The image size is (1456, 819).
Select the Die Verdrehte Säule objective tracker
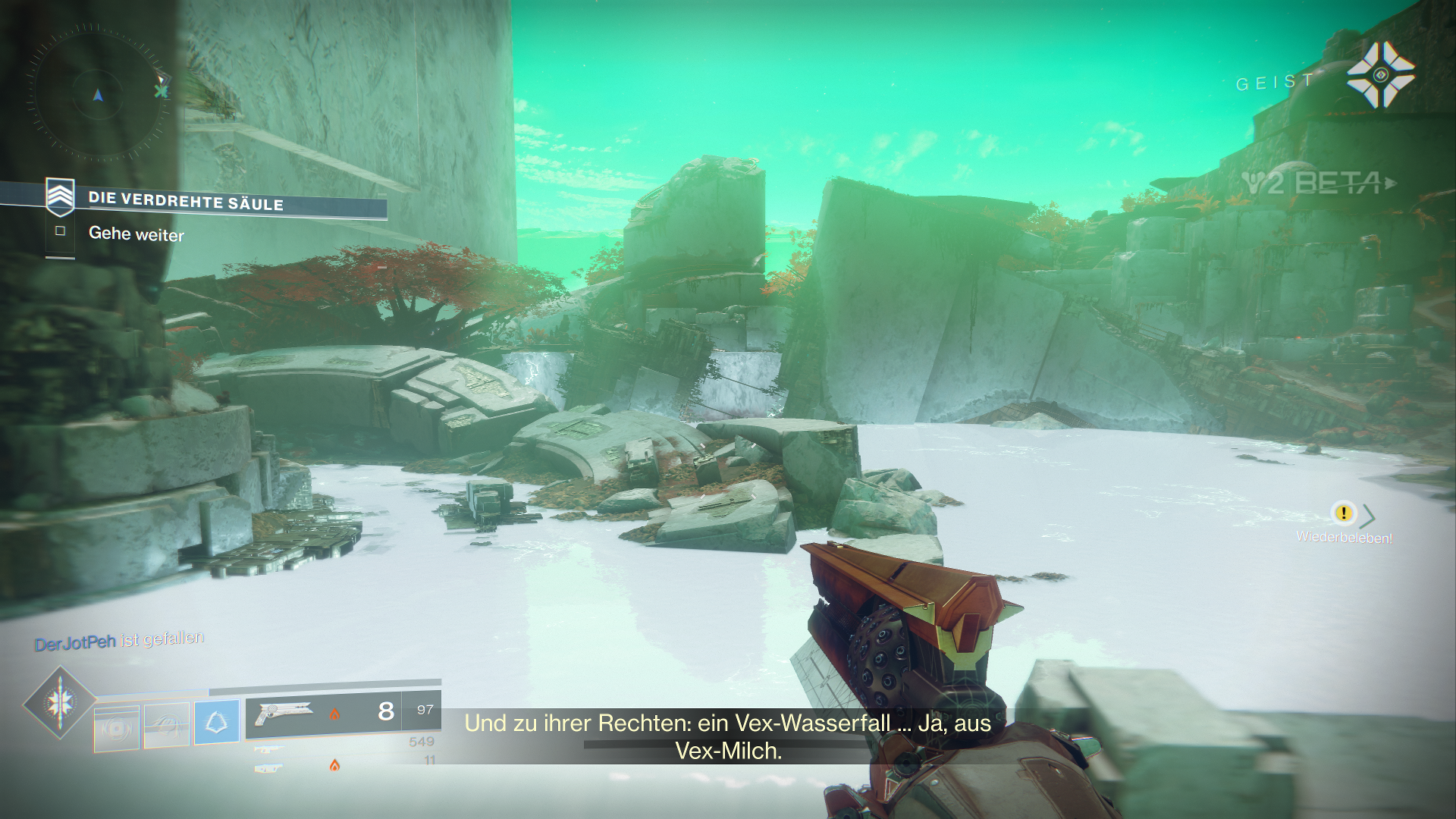(186, 200)
